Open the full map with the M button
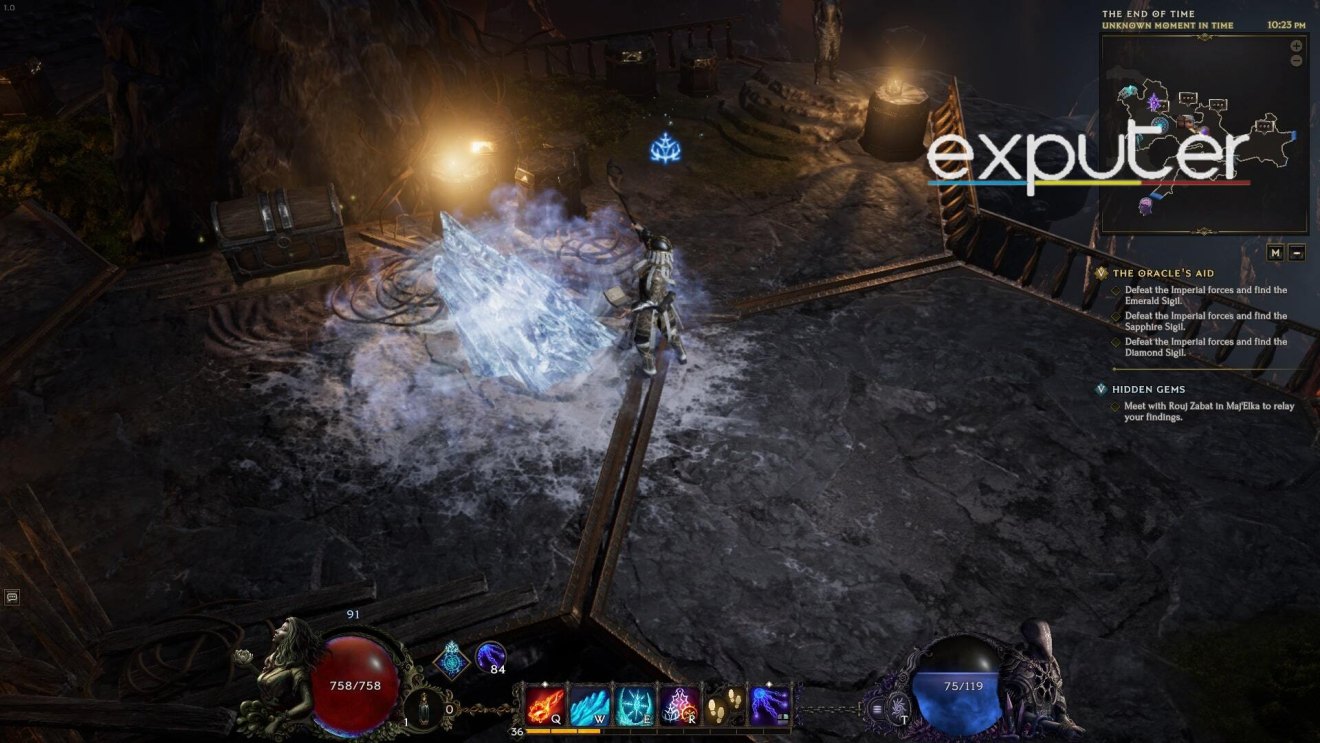 click(1276, 252)
